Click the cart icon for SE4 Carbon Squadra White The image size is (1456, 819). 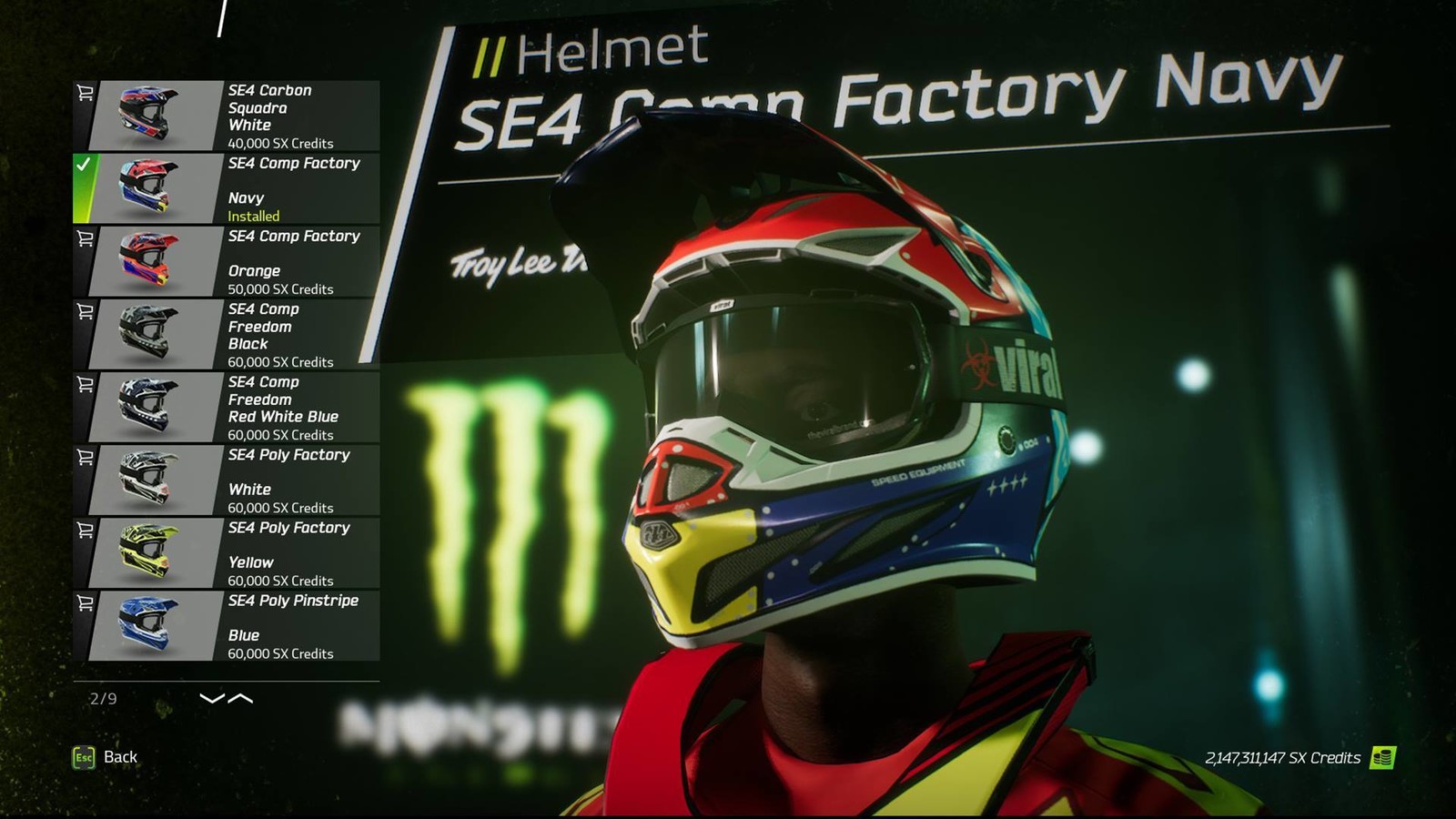coord(85,91)
